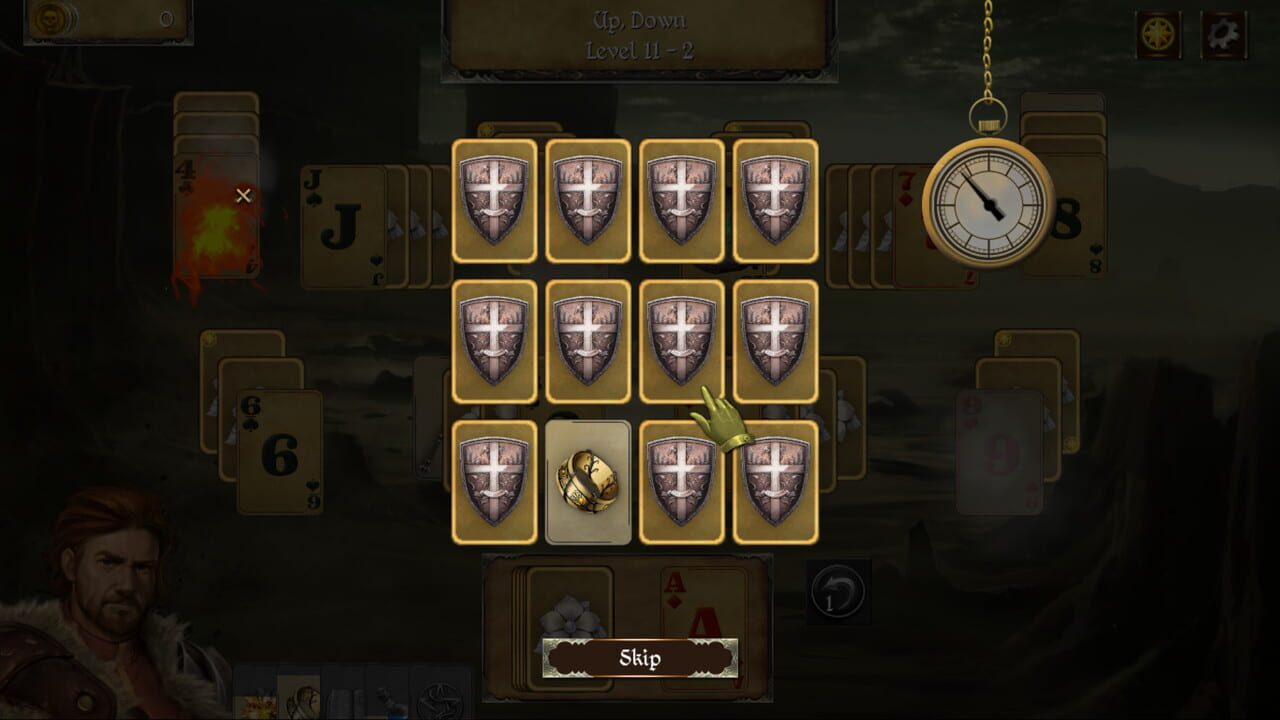Screen dimensions: 1280x720
Task: Dismiss the flame with the X button
Action: pos(243,196)
